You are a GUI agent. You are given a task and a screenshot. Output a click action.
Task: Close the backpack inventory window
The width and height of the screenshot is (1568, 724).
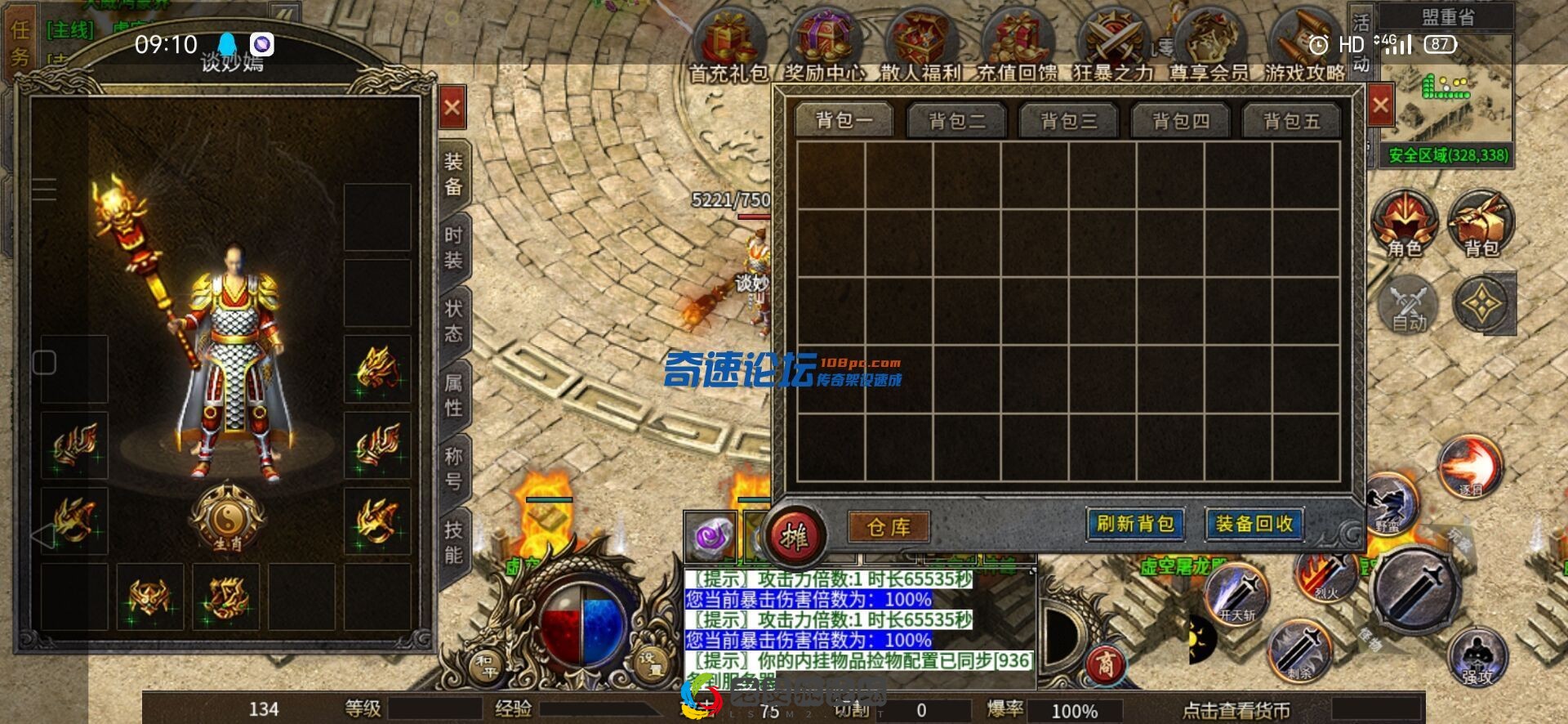1380,105
